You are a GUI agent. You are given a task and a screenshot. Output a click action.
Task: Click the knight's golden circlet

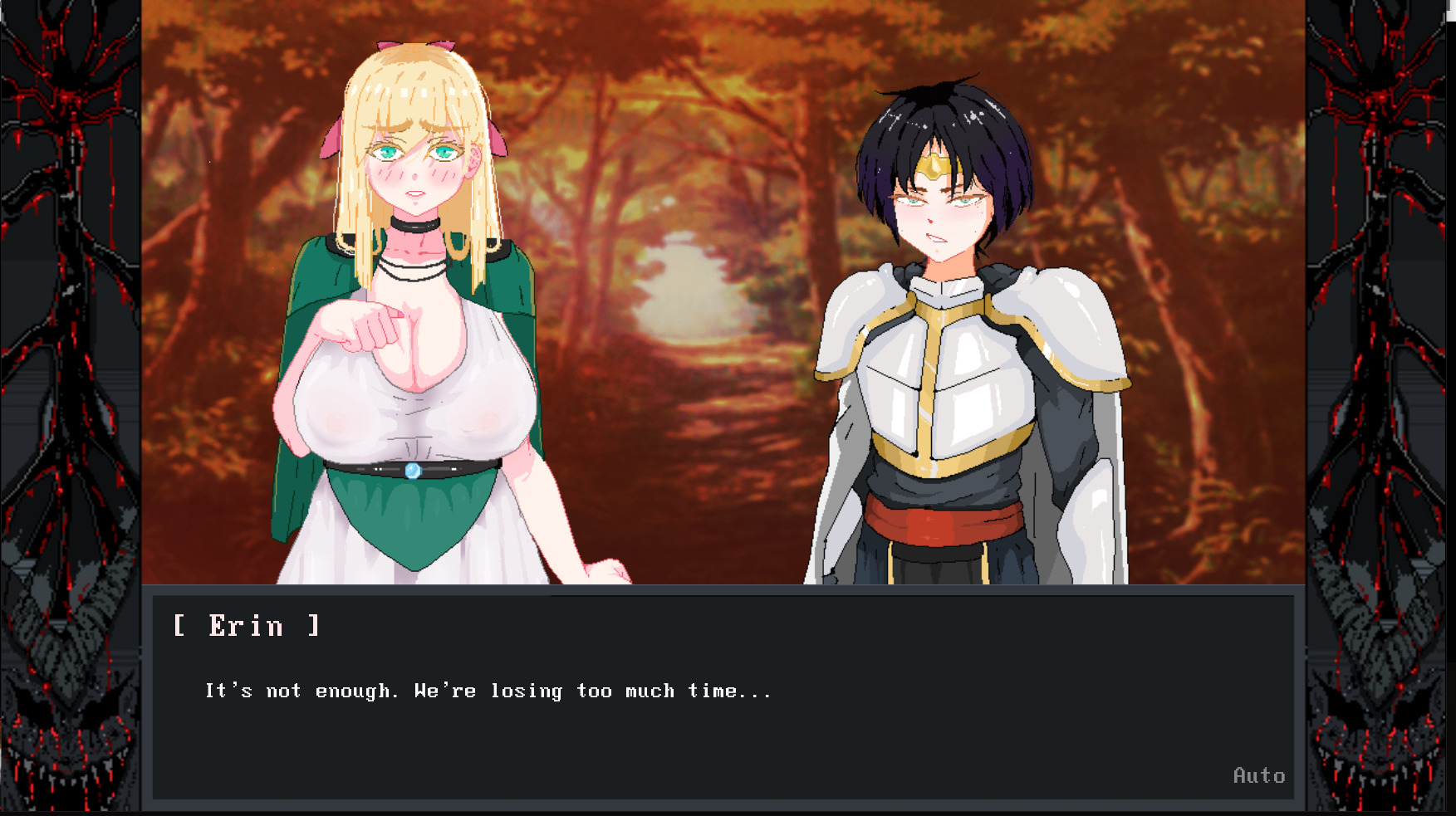[x=934, y=166]
